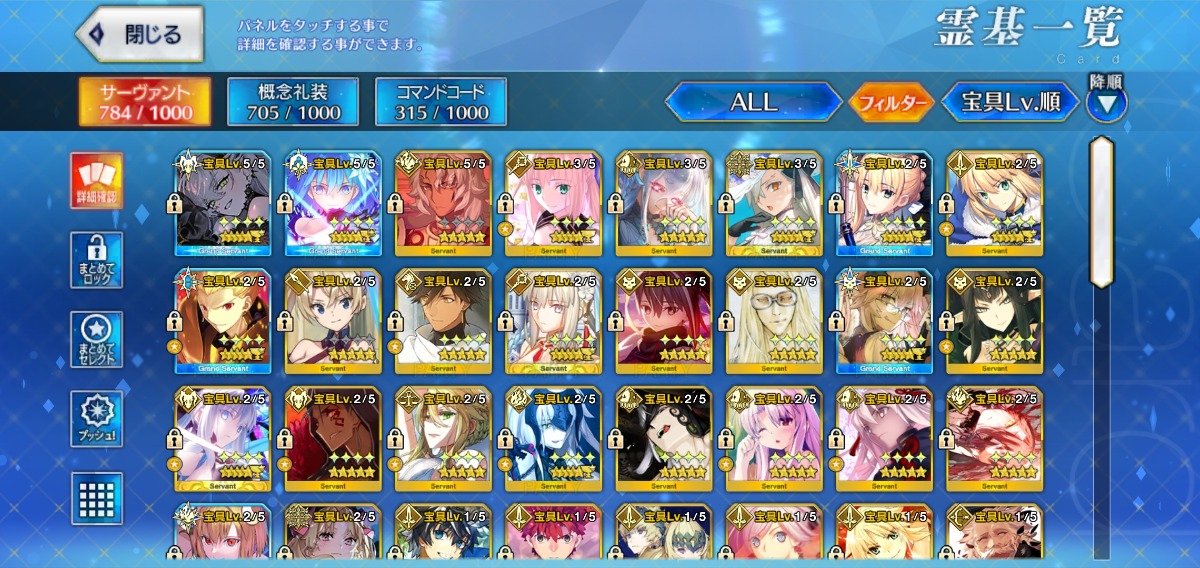This screenshot has width=1200, height=568.
Task: Select the servant card wearing glasses
Action: point(773,320)
